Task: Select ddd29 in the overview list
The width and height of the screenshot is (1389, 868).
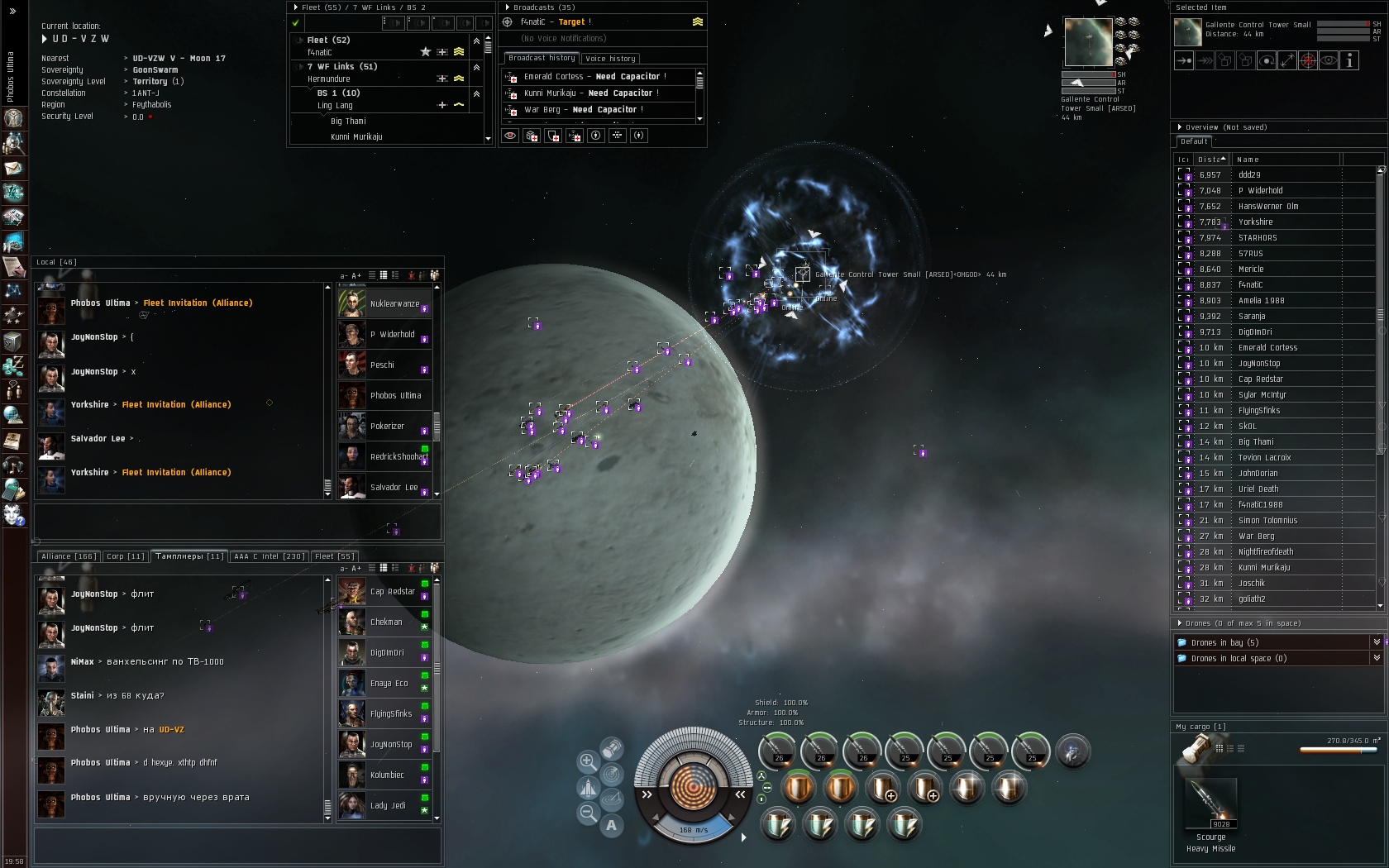Action: [x=1249, y=175]
